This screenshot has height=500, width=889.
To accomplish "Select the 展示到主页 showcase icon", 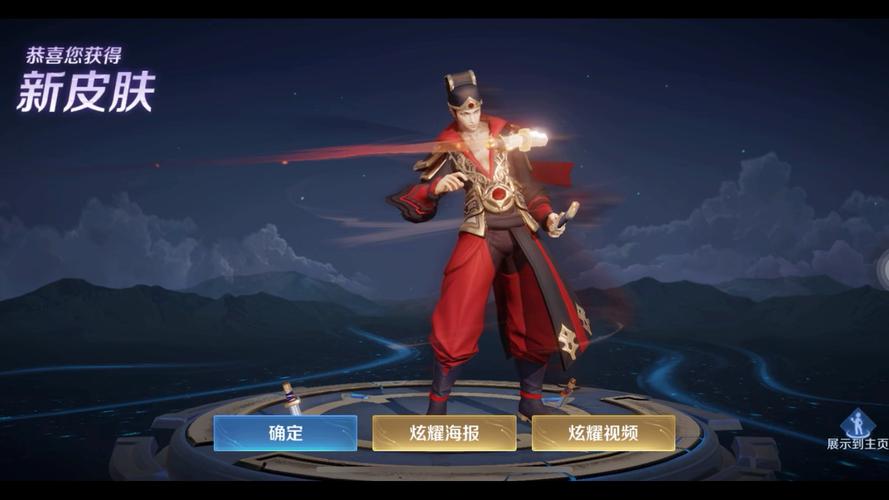I will click(857, 426).
